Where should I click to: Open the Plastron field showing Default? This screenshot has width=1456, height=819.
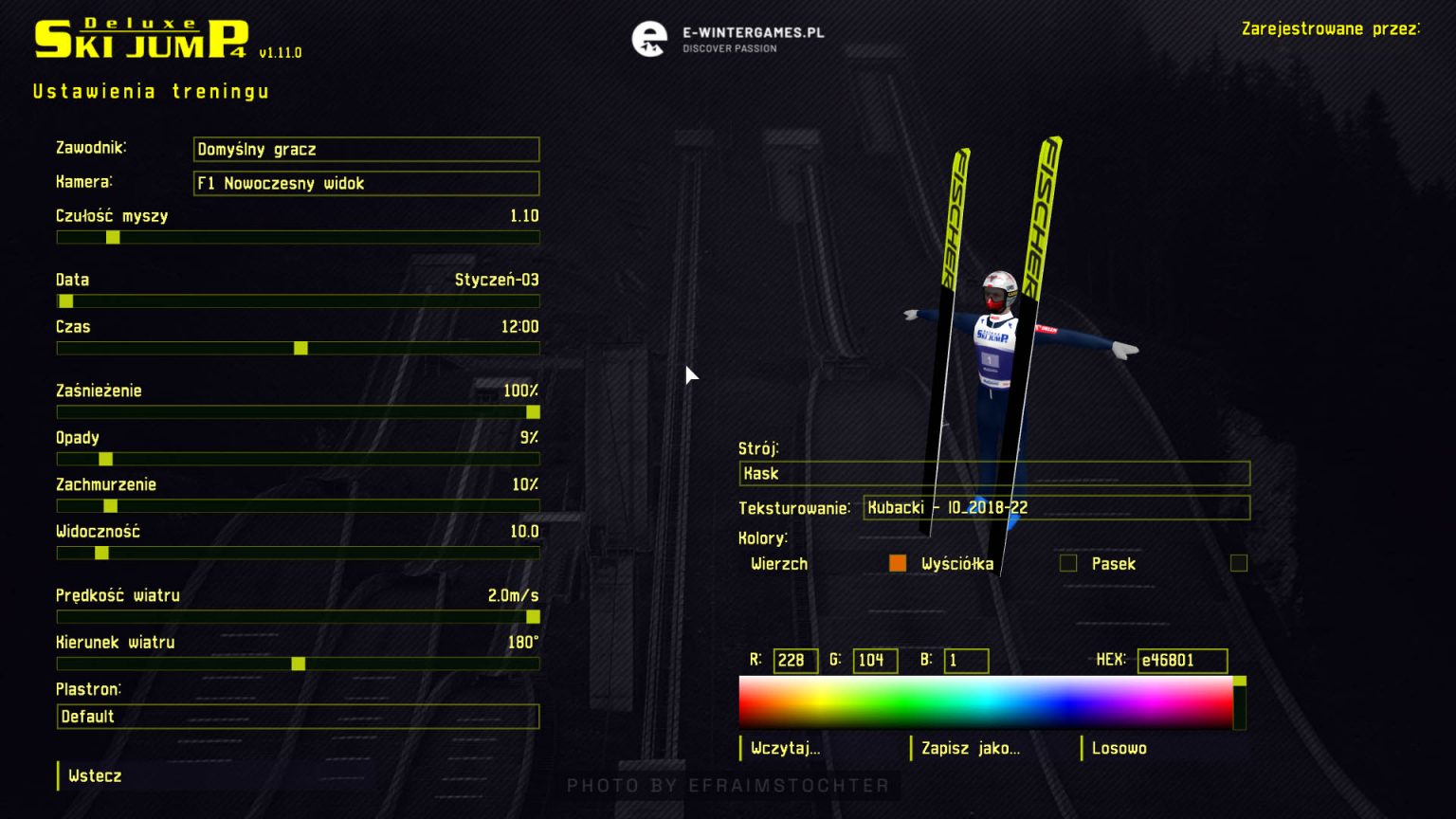coord(298,717)
